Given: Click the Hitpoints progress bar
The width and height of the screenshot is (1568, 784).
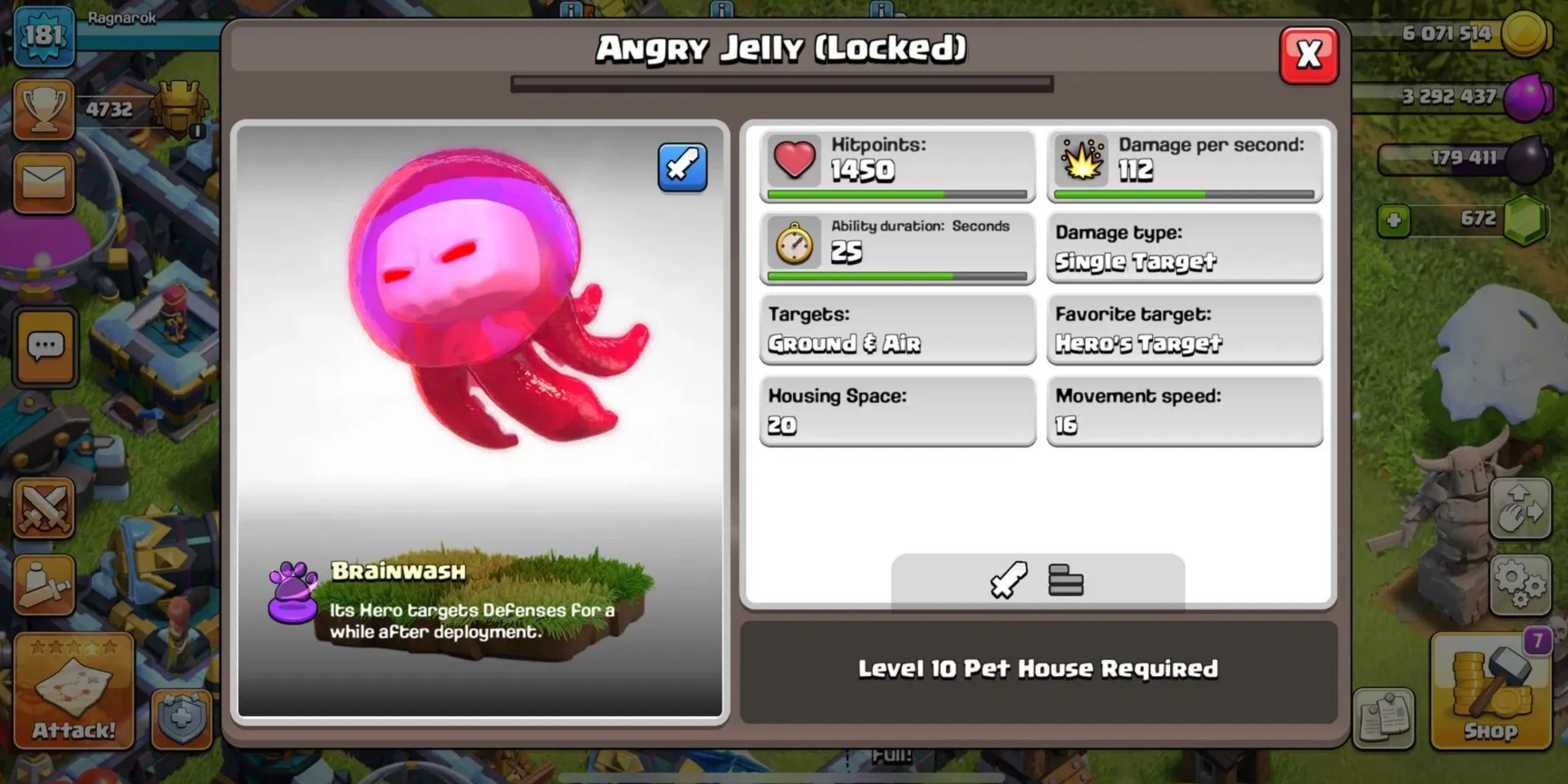Looking at the screenshot, I should pos(895,195).
